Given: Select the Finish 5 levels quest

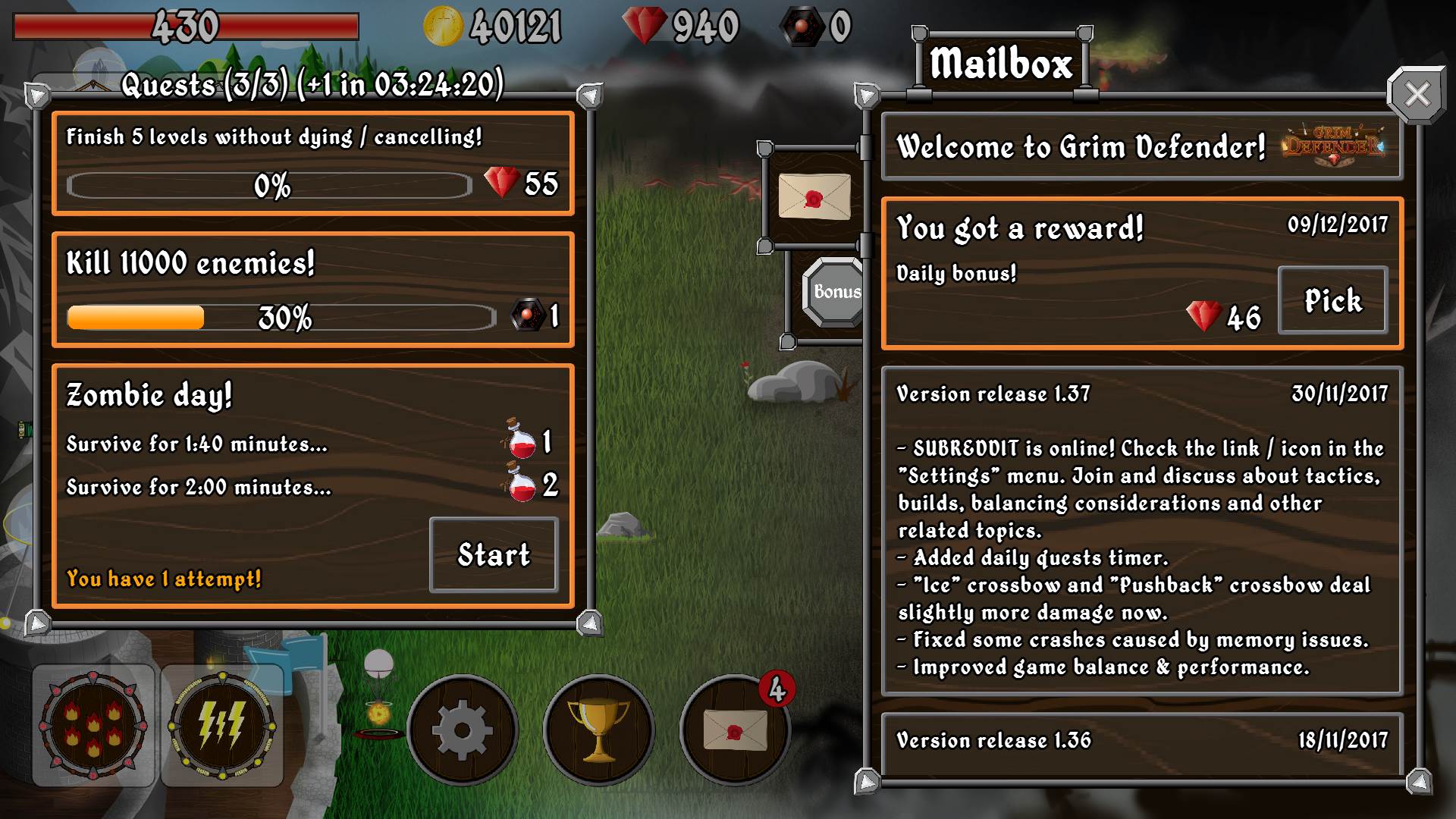Looking at the screenshot, I should [x=312, y=163].
